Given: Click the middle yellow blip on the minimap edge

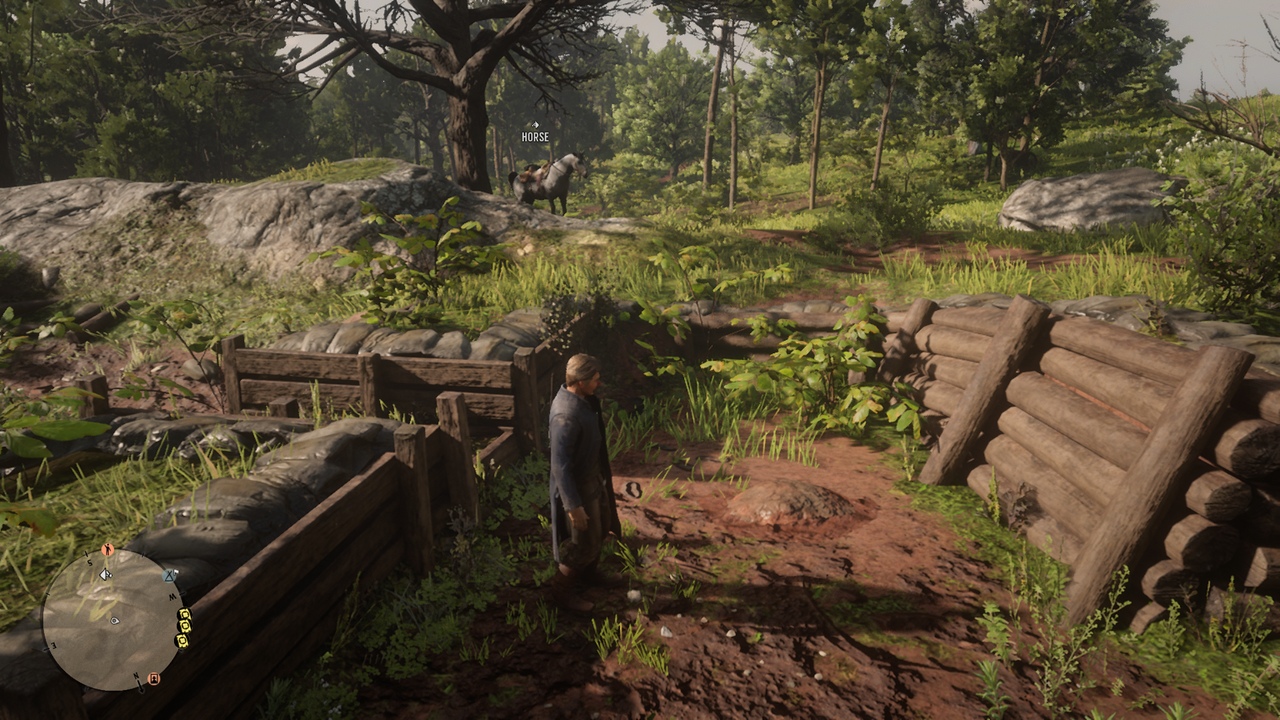Looking at the screenshot, I should [184, 626].
